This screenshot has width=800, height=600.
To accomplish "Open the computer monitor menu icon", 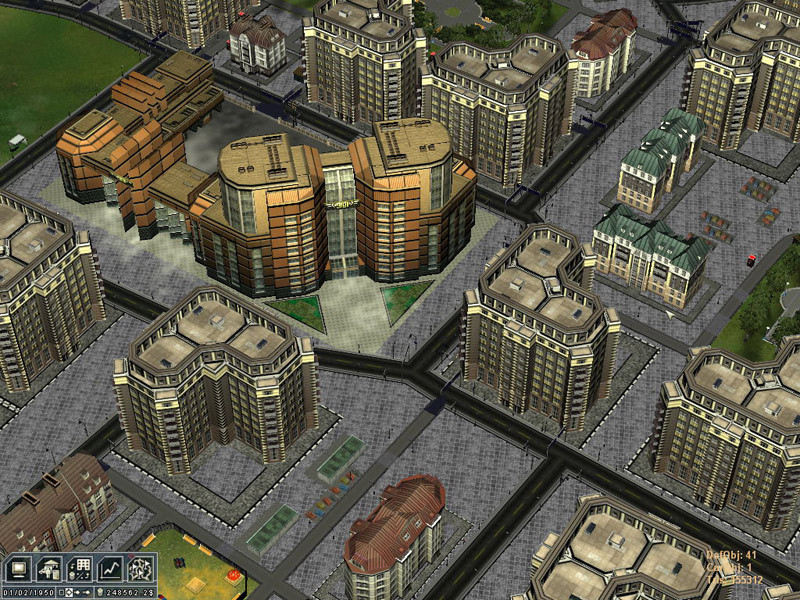I will (x=18, y=569).
